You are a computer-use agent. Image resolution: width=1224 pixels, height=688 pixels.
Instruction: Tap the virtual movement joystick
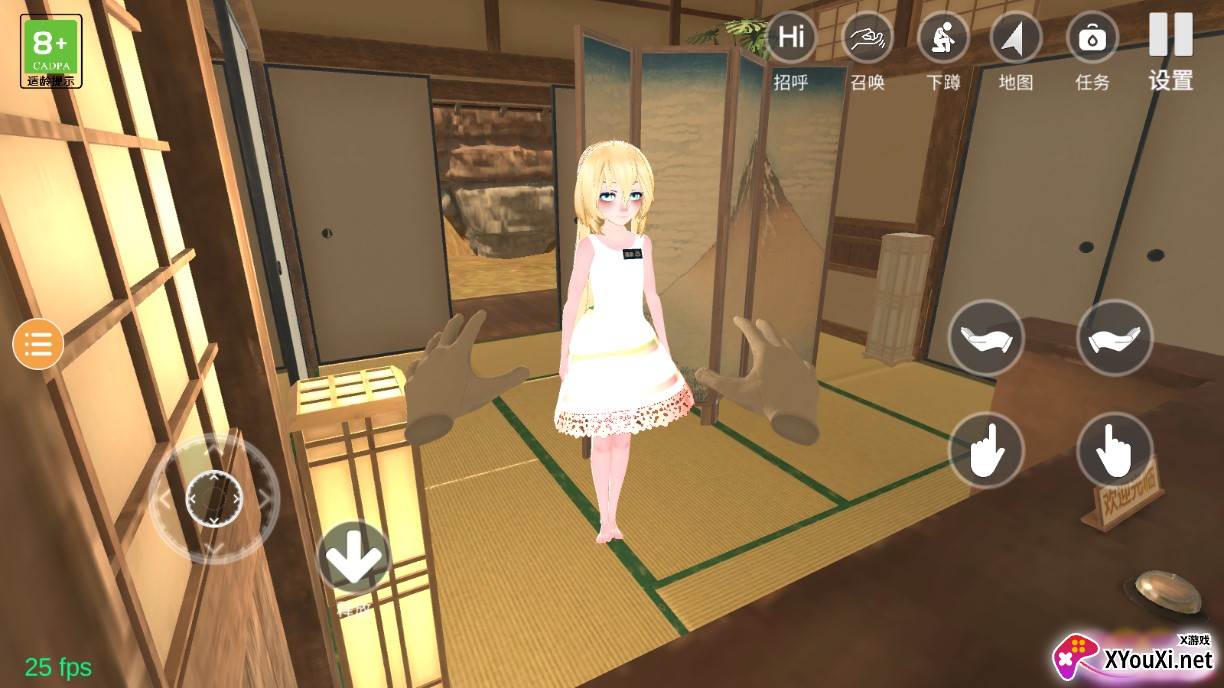(214, 497)
